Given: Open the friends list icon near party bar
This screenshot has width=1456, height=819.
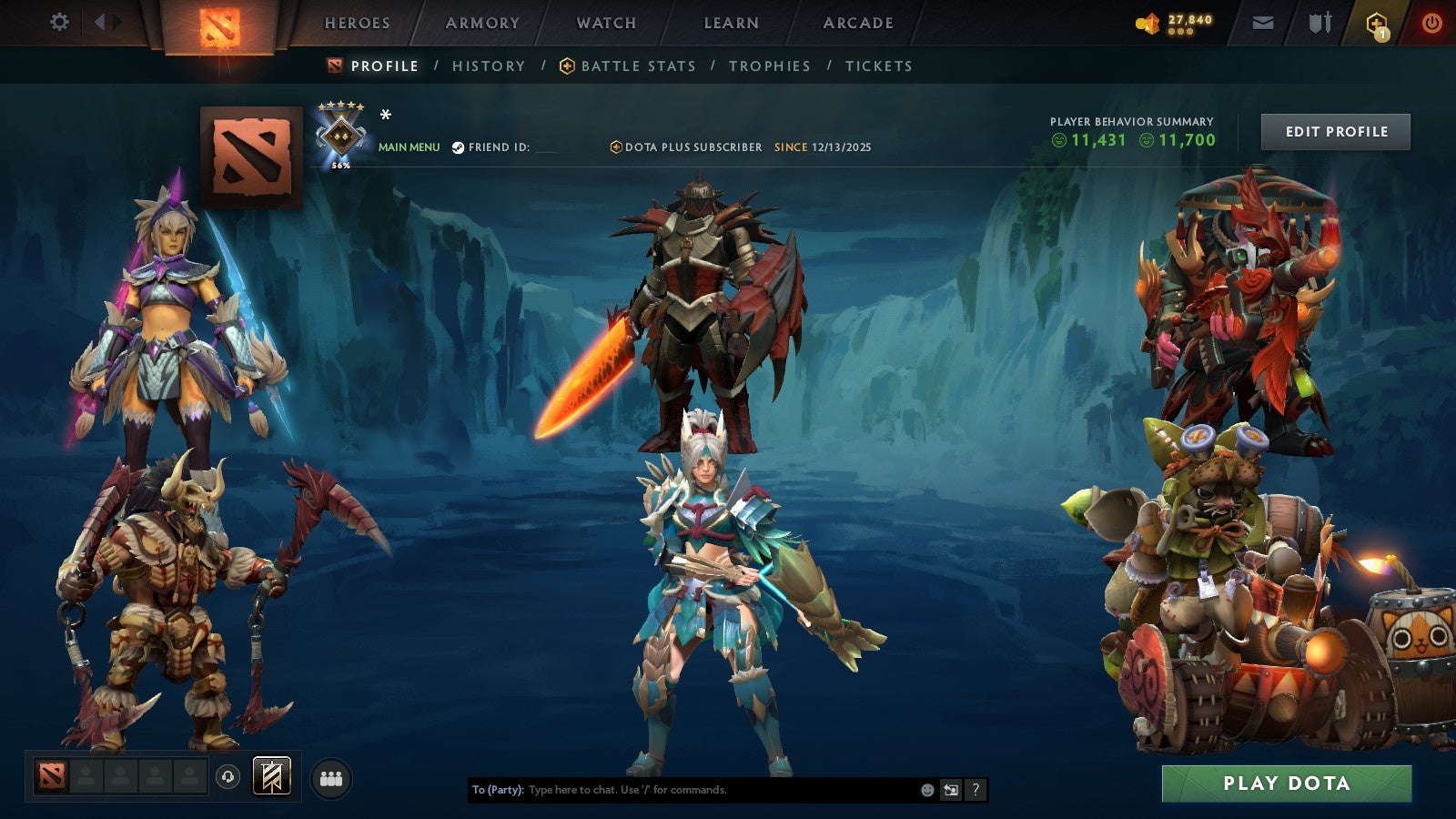Looking at the screenshot, I should coord(332,775).
